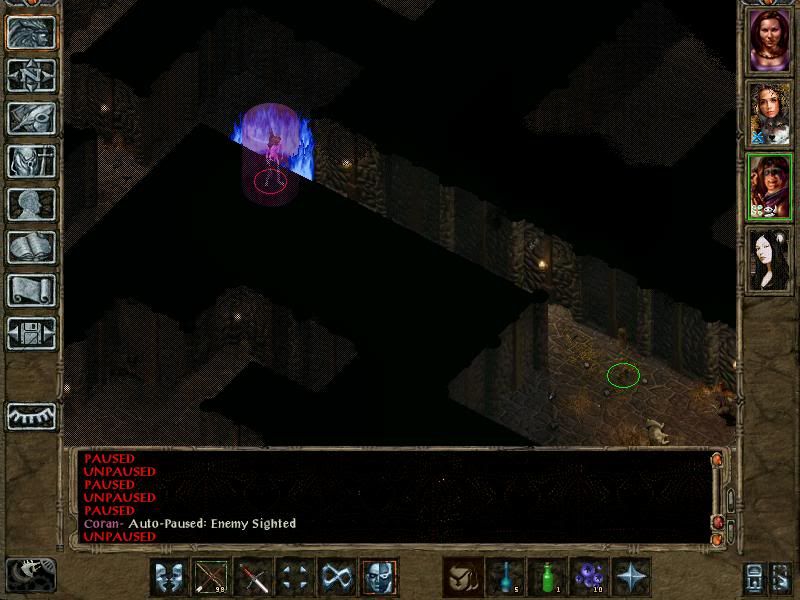This screenshot has width=800, height=600.
Task: Select the bow weapon slot
Action: (x=211, y=577)
